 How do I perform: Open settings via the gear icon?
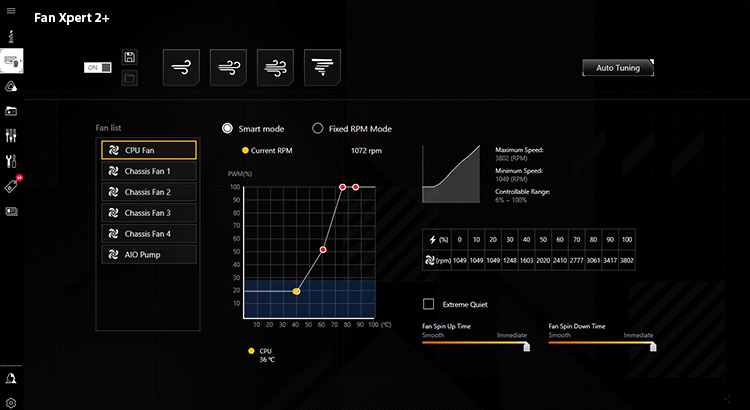click(11, 401)
